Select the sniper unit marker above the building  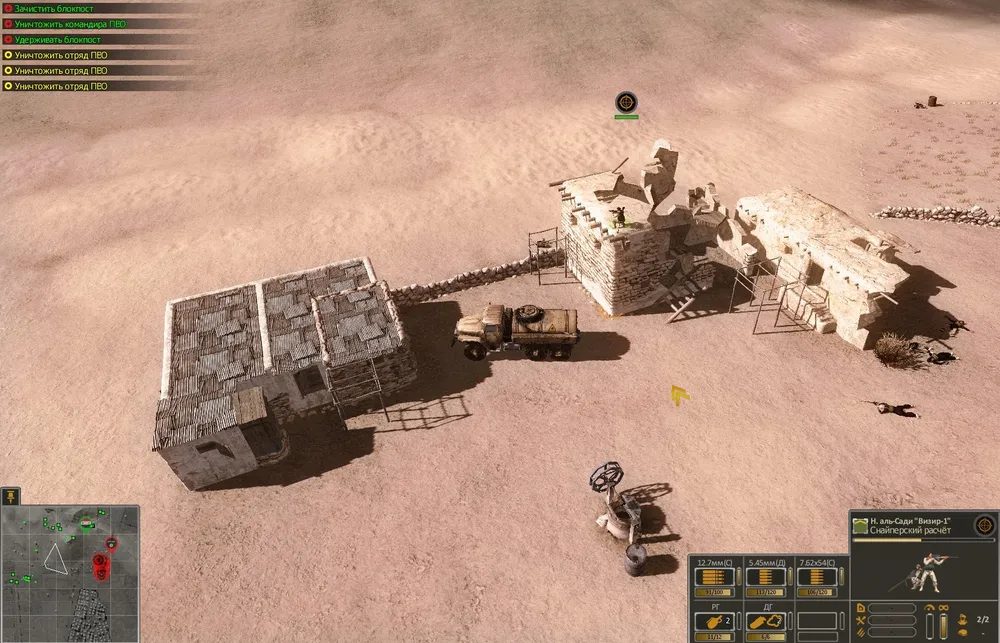pyautogui.click(x=626, y=101)
